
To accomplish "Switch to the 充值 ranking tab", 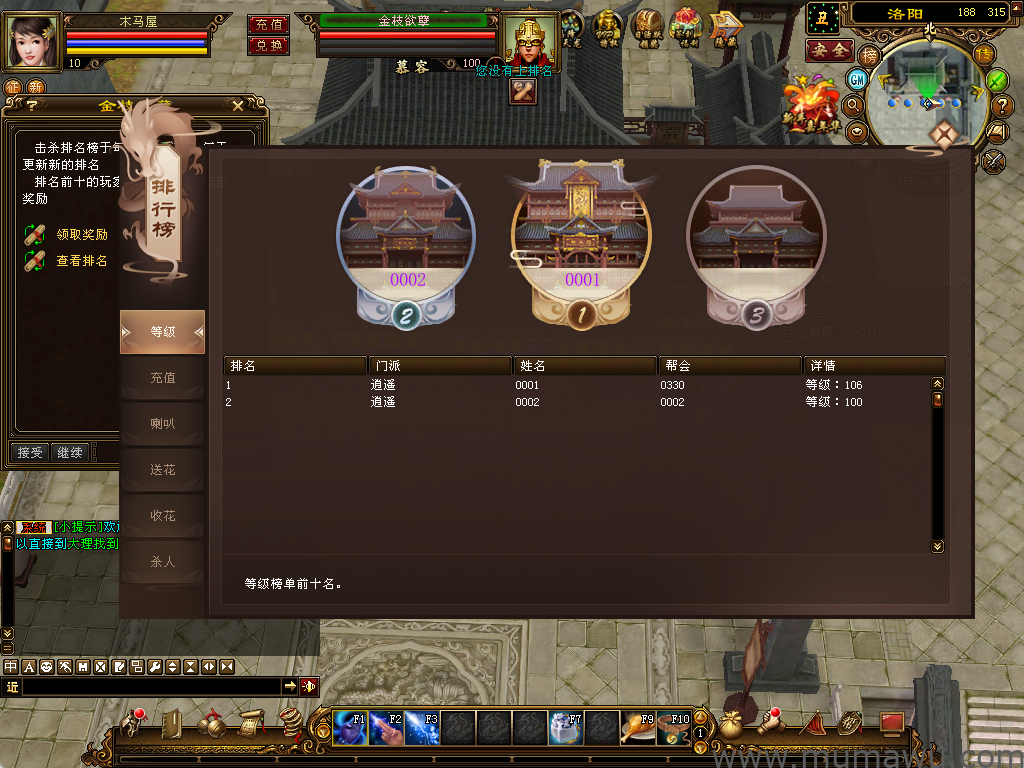I will pos(163,378).
